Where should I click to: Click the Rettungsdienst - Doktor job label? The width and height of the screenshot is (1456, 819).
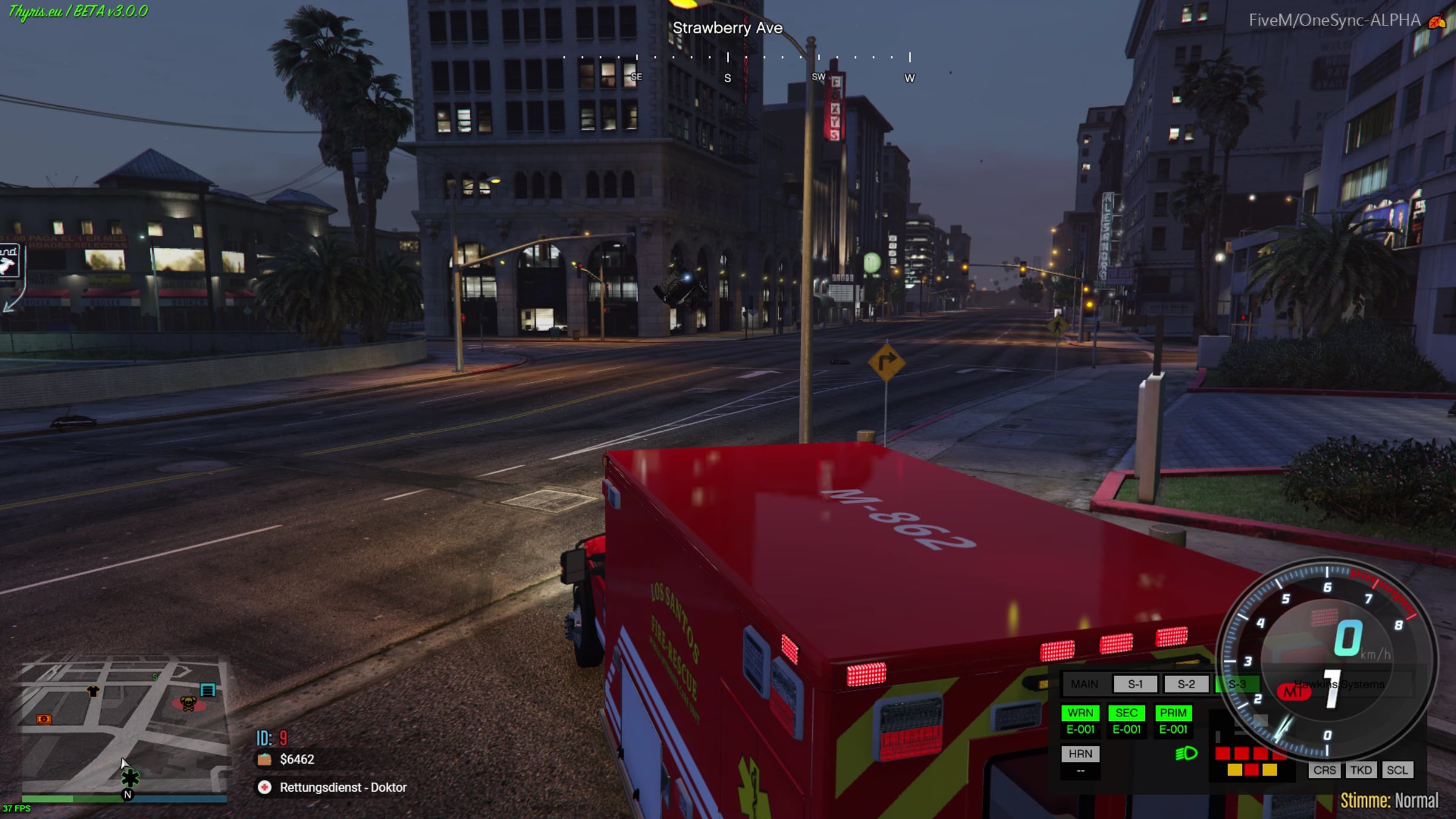tap(343, 787)
